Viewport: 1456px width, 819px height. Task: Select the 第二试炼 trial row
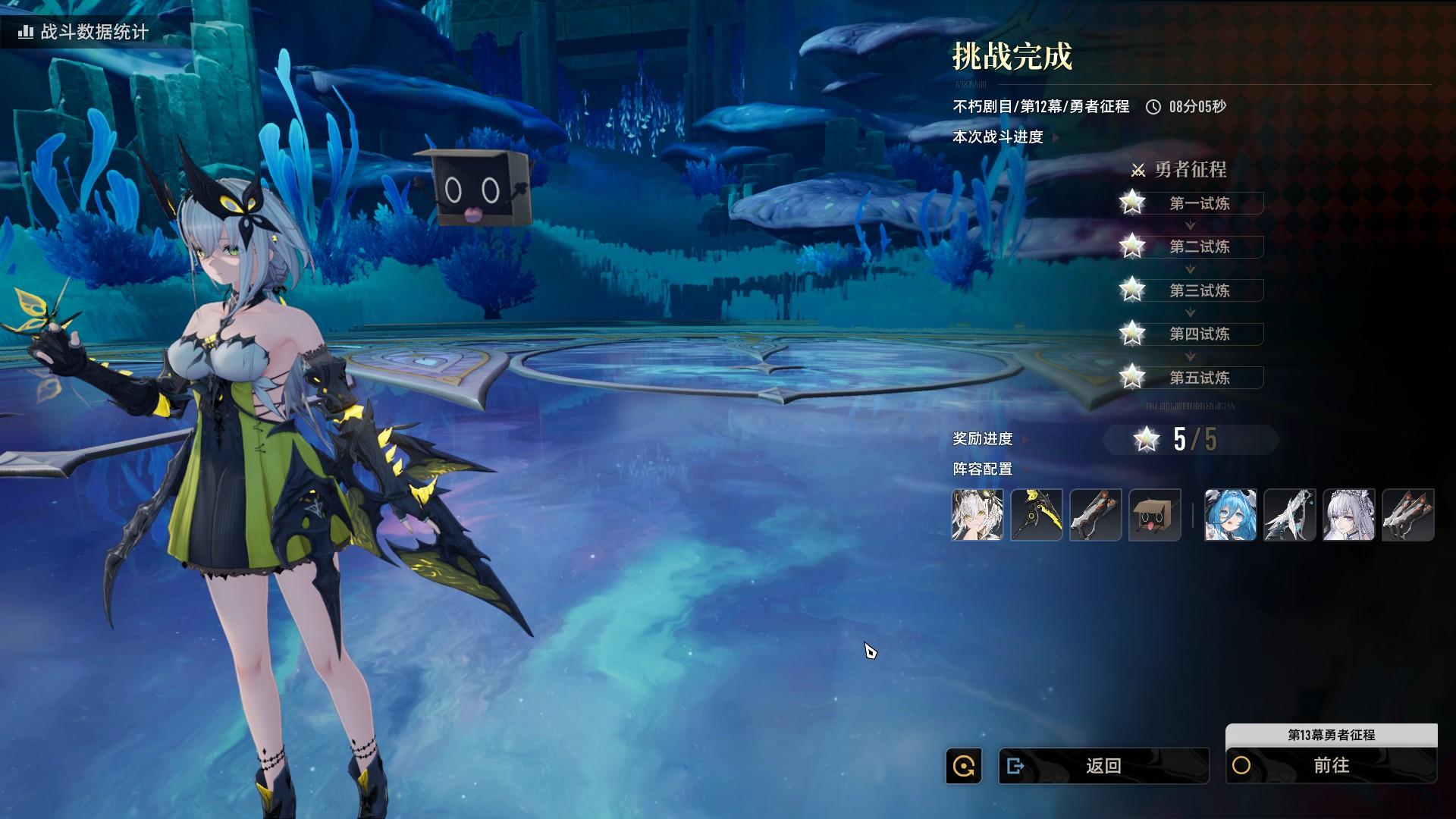[1199, 246]
